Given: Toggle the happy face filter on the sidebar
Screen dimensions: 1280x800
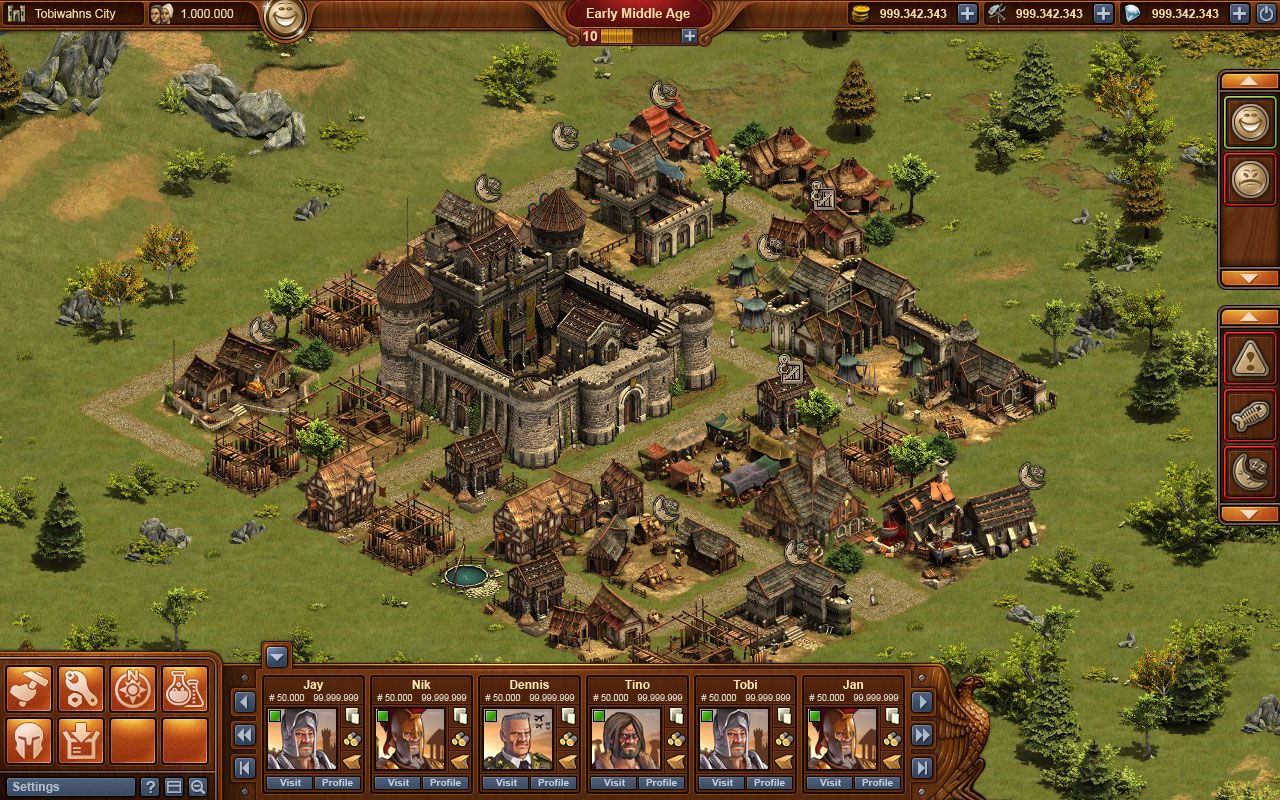Looking at the screenshot, I should coord(1249,123).
